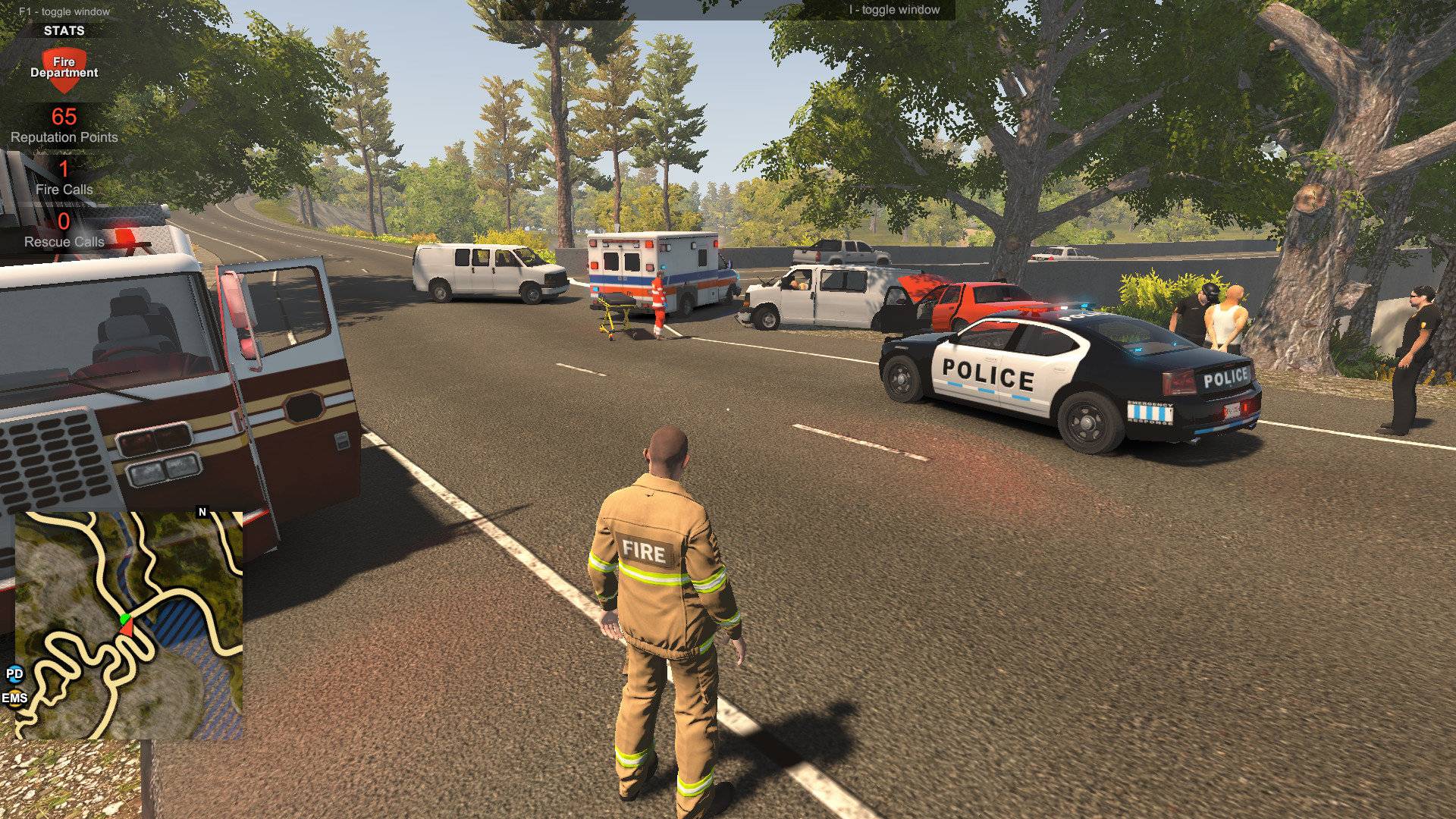Viewport: 1456px width, 819px height.
Task: Click the 'Rescue Calls' label text
Action: [x=66, y=243]
